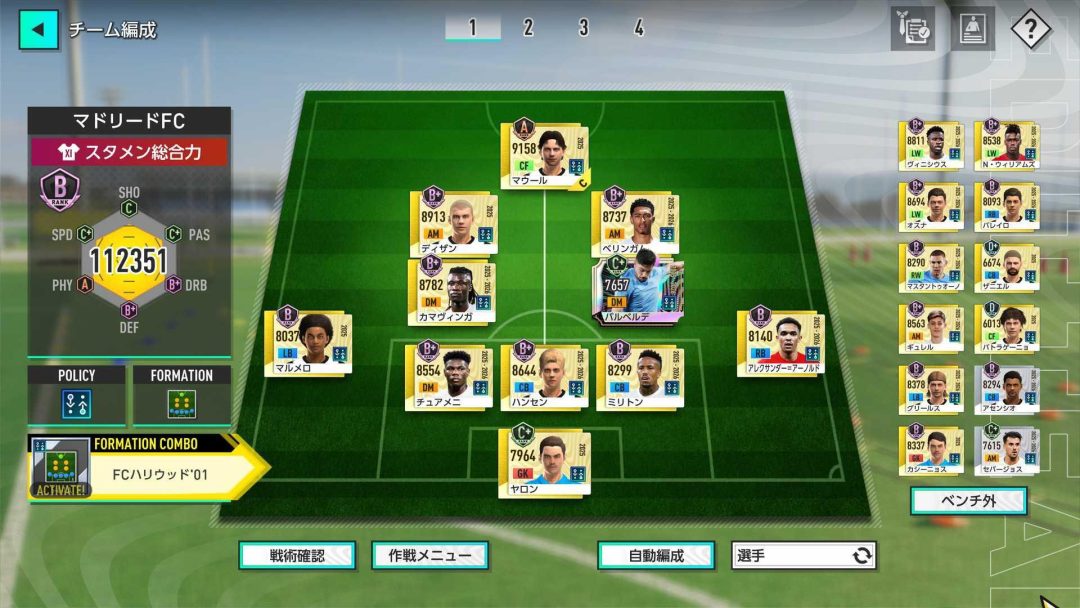Viewport: 1080px width, 608px height.
Task: Run 自動編成 auto lineup
Action: point(656,555)
